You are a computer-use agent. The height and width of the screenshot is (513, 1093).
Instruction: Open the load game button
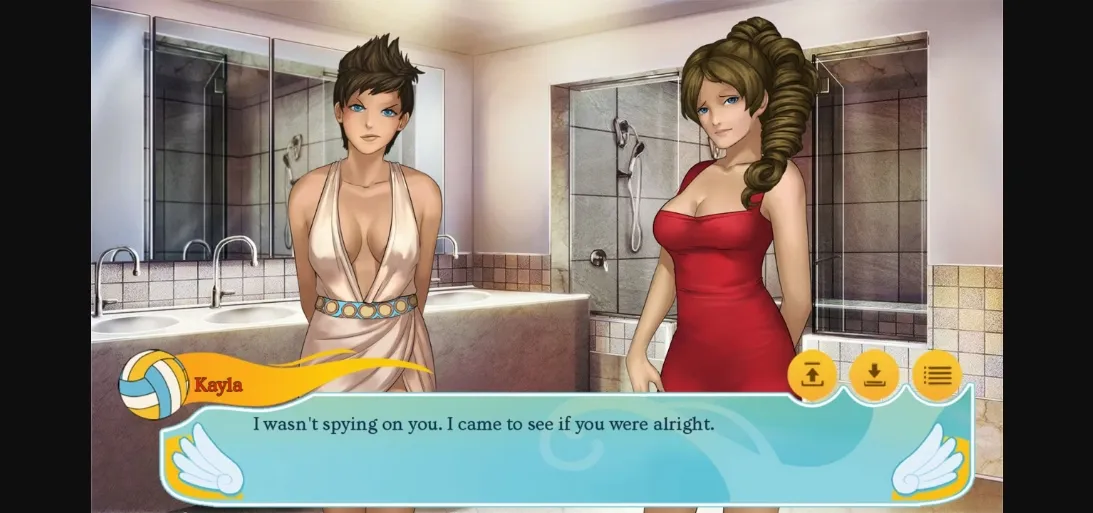812,376
